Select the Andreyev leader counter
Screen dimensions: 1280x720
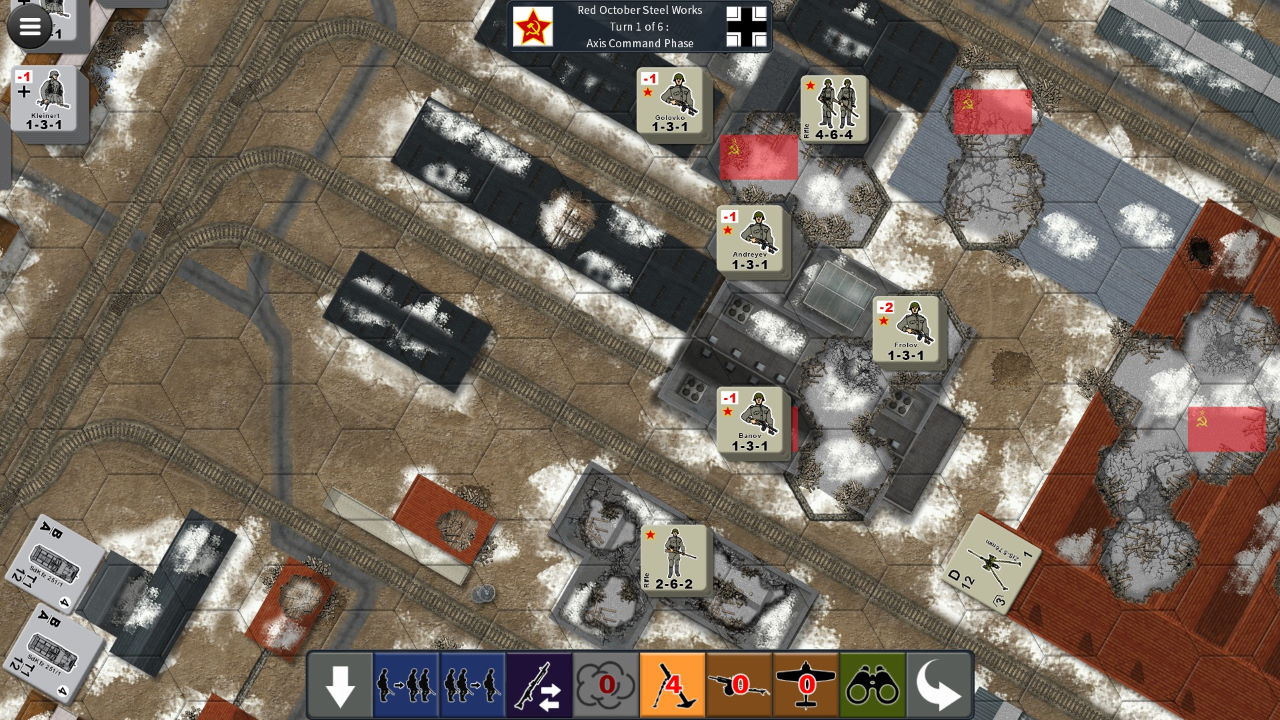pos(750,239)
